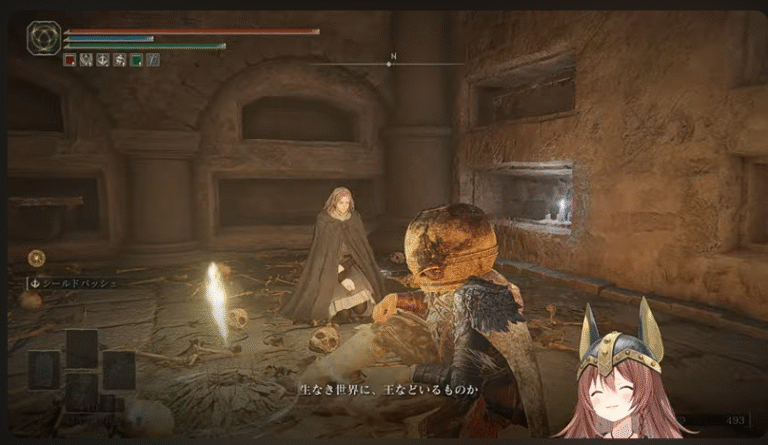
Task: Select the slanted feather status icon
Action: click(x=152, y=60)
